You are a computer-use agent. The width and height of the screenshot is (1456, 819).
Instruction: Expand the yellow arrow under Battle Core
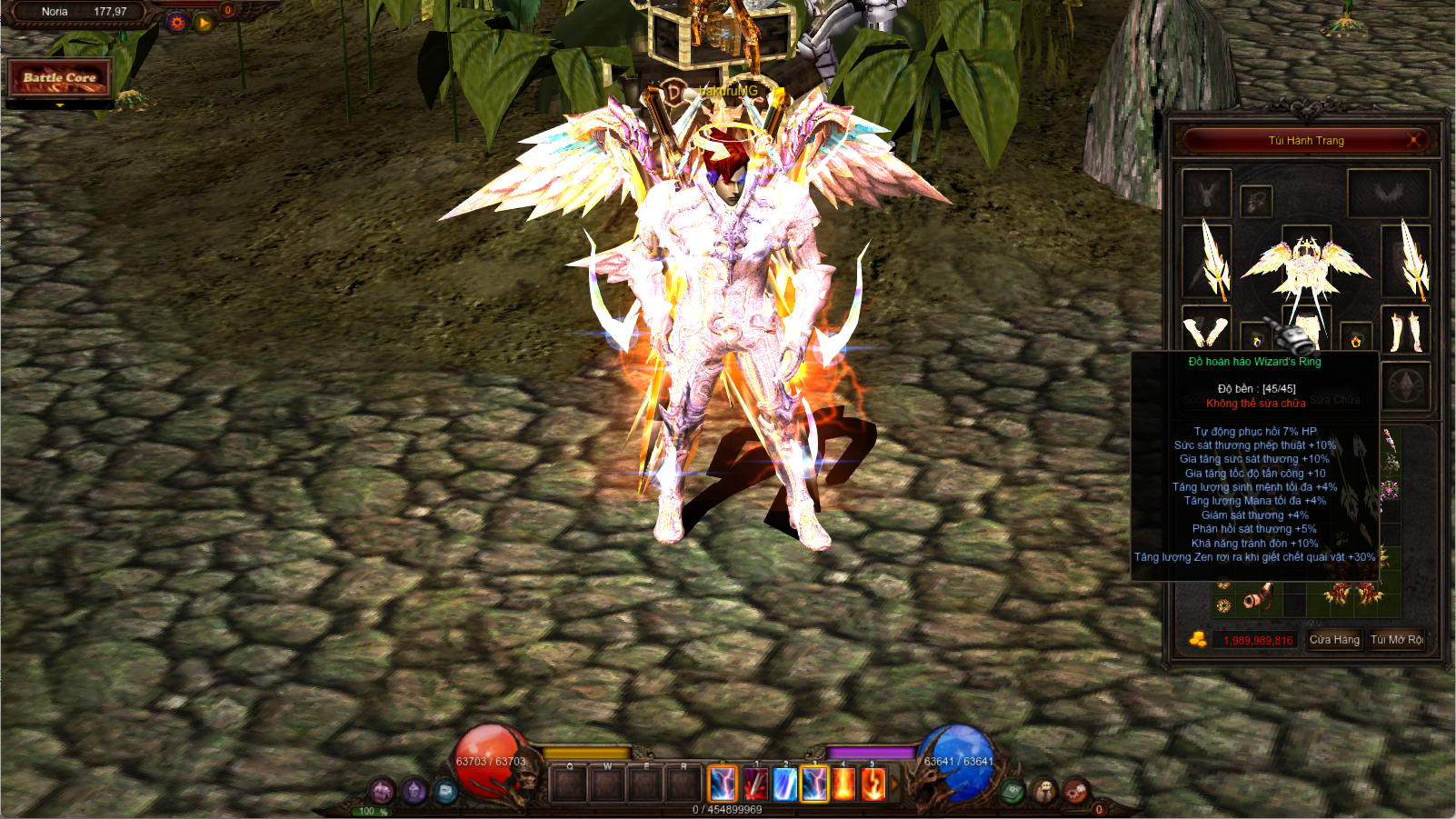point(60,105)
